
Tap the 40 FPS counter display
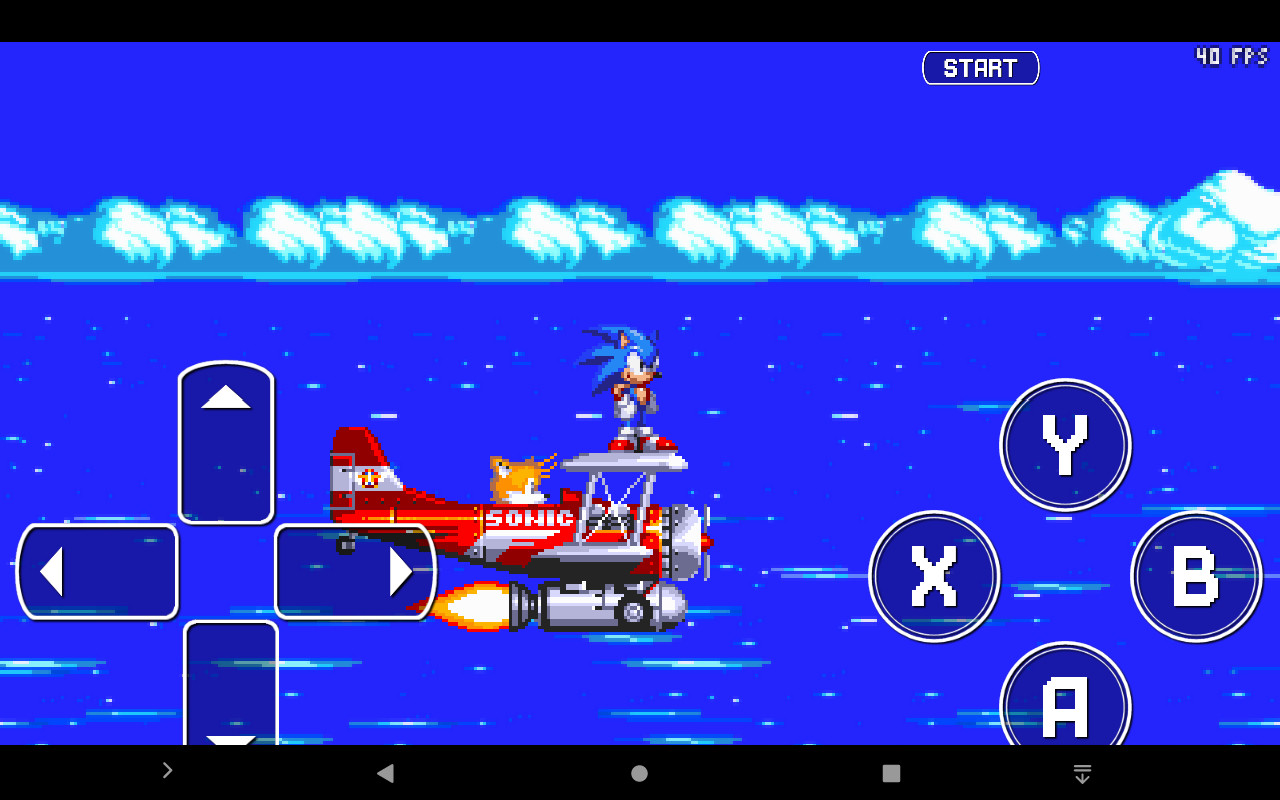point(1232,56)
